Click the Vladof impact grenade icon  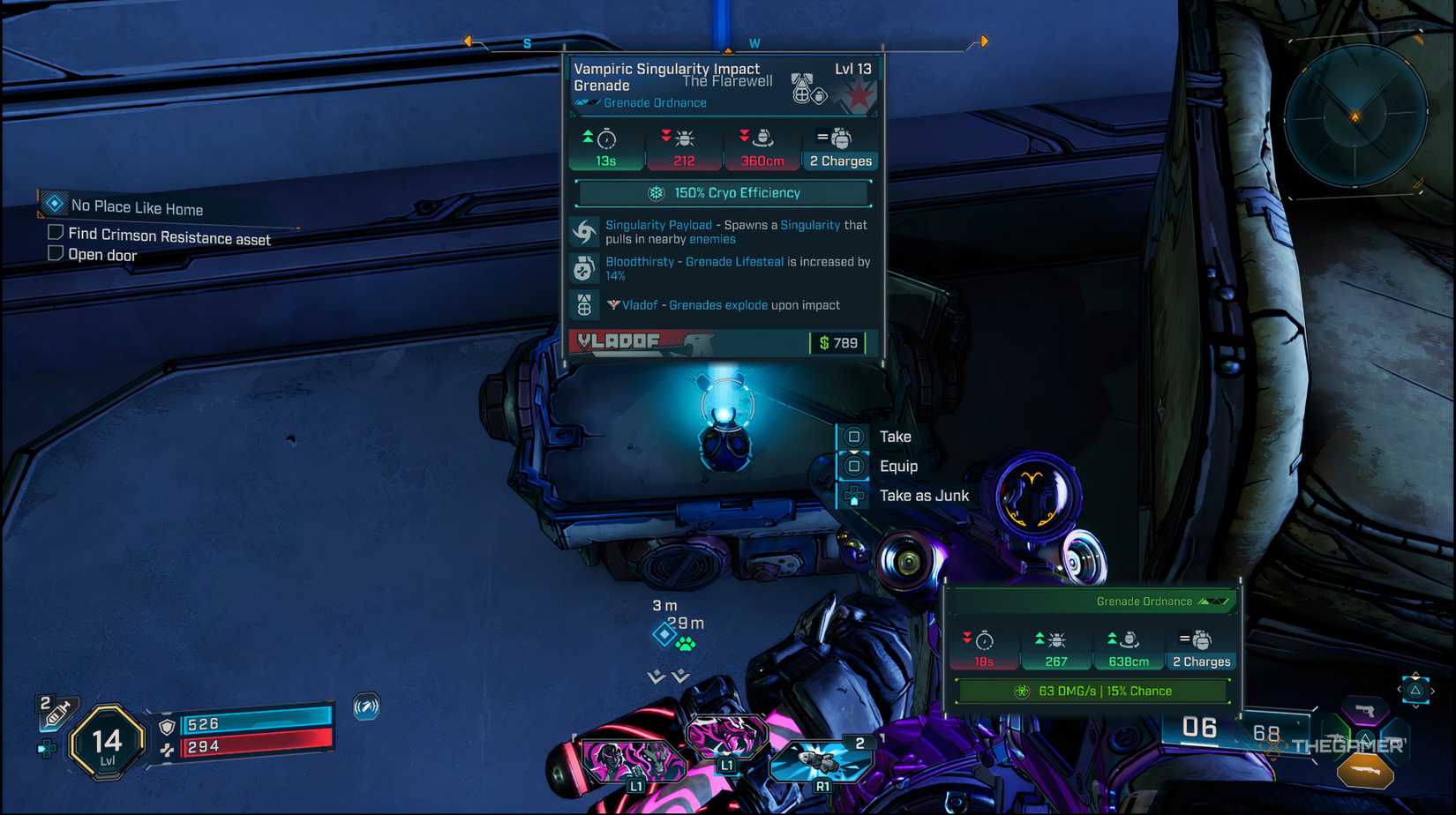click(x=583, y=304)
